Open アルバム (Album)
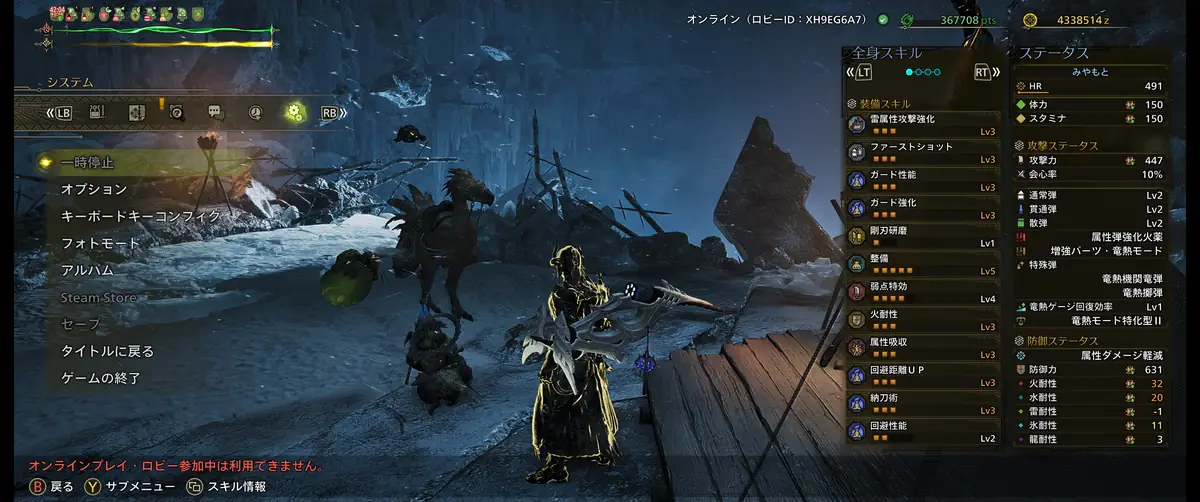1200x502 pixels. tap(87, 270)
